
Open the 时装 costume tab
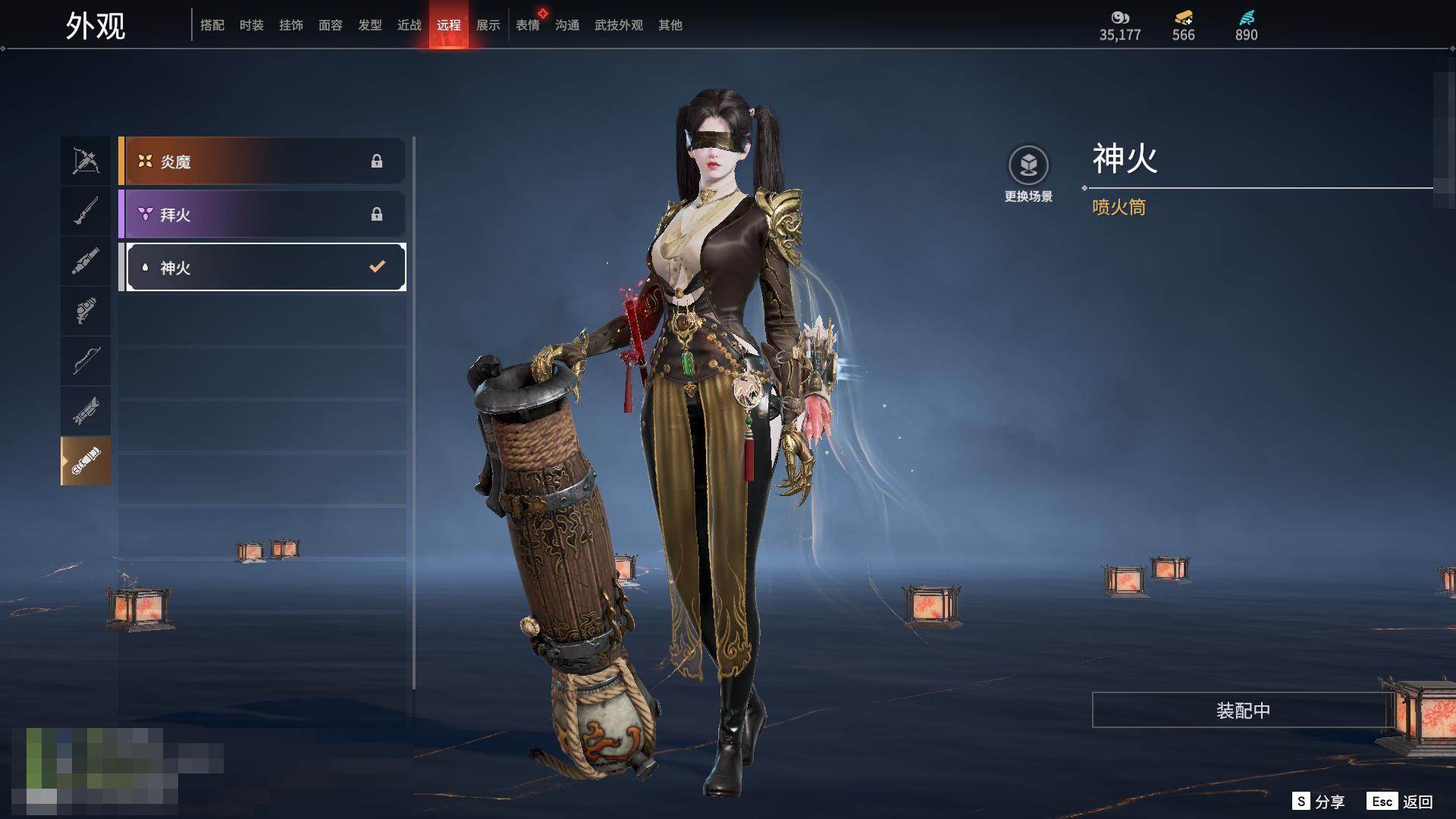pyautogui.click(x=252, y=25)
